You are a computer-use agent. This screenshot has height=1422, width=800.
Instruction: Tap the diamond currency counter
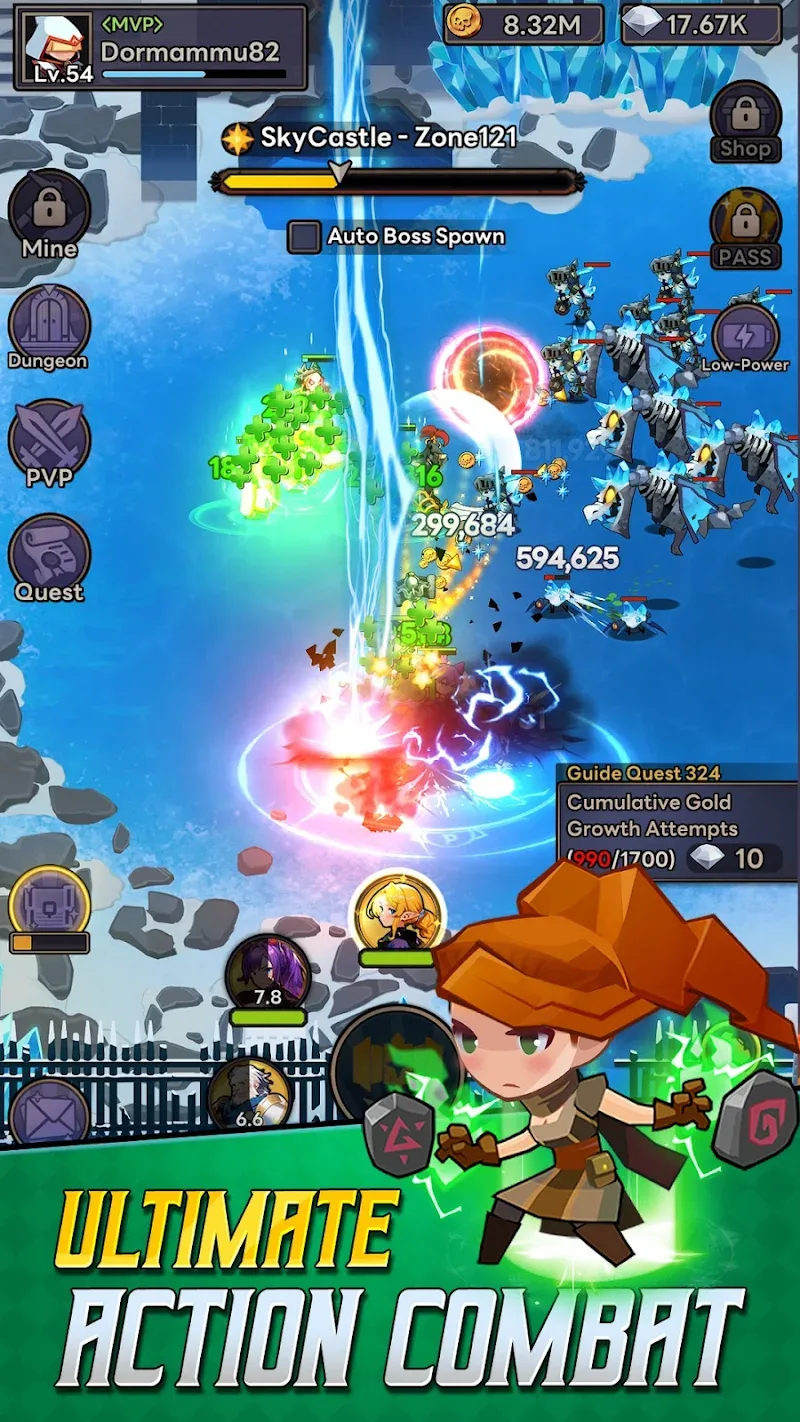pyautogui.click(x=700, y=24)
